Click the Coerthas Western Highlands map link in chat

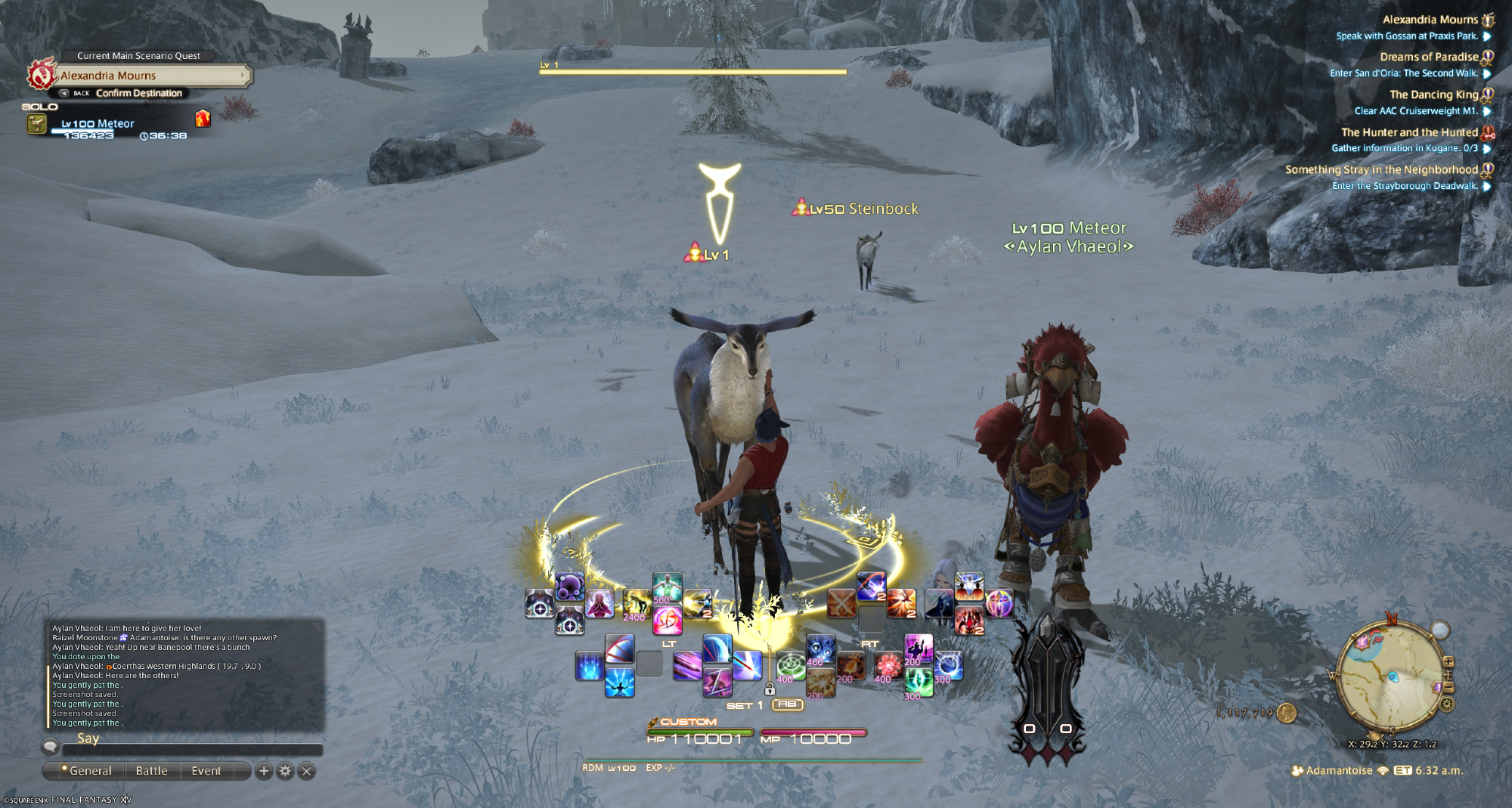[x=186, y=666]
